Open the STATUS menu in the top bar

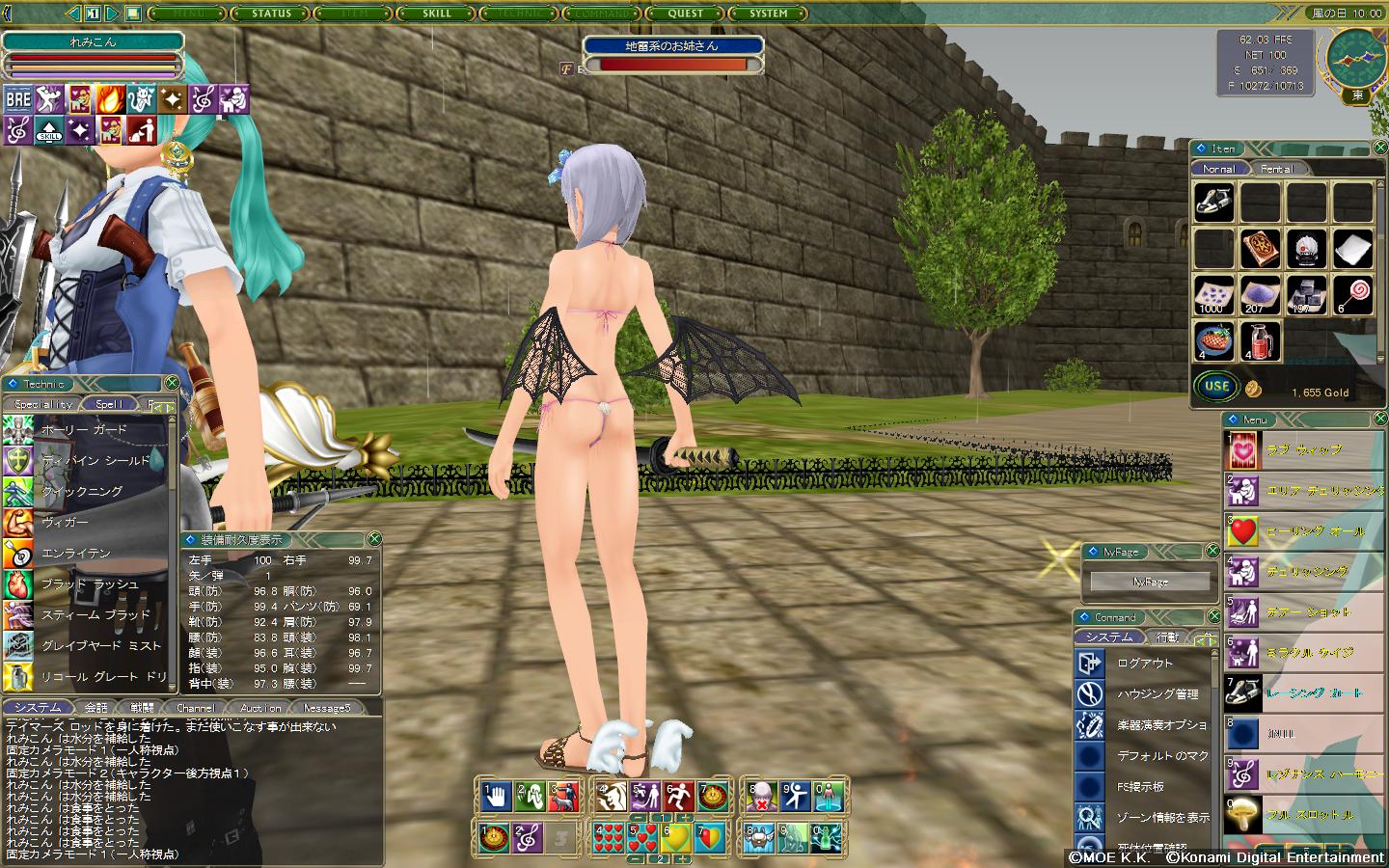271,14
